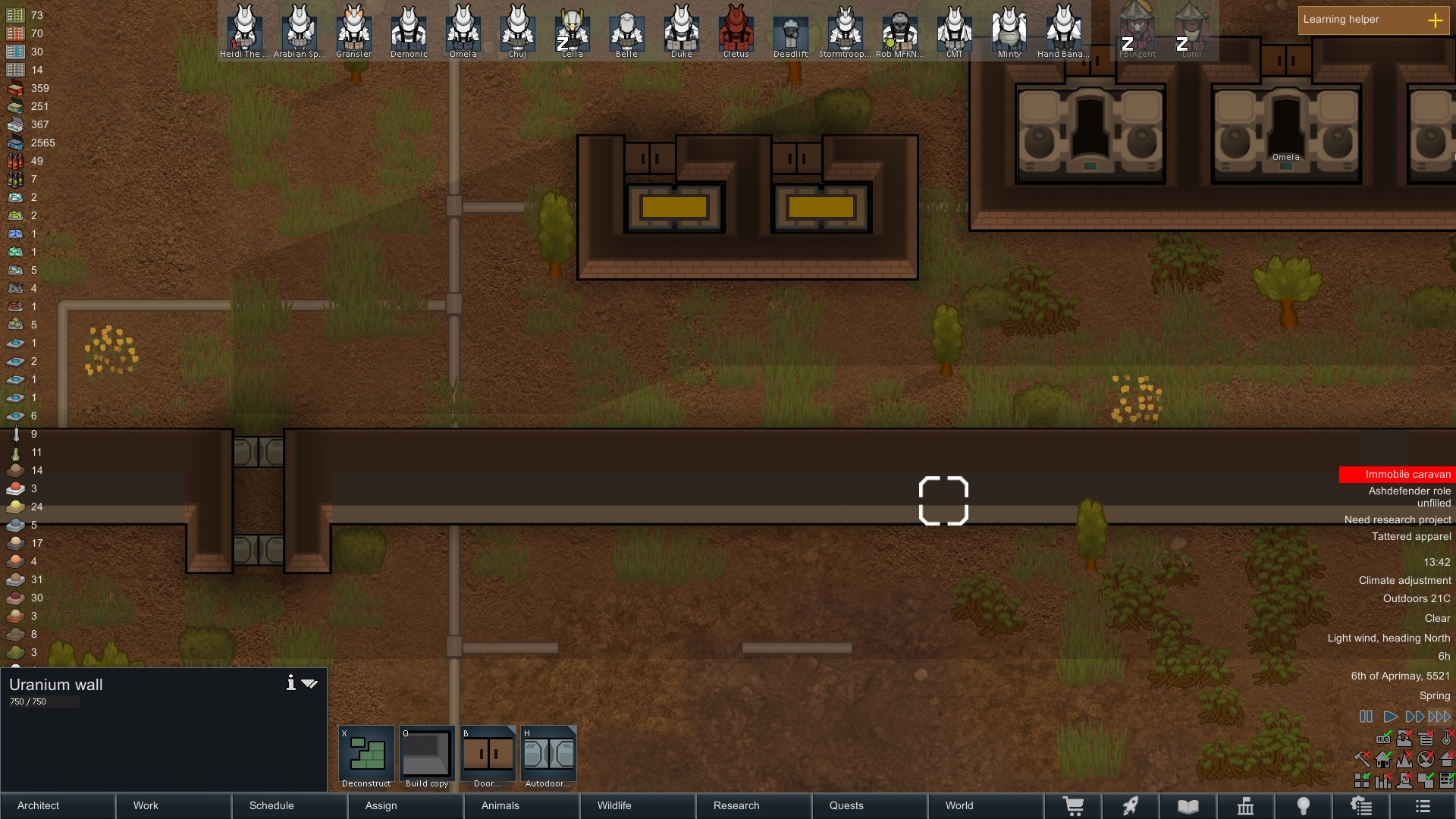Open the Immobile caravan alert
The image size is (1456, 819).
[1397, 475]
